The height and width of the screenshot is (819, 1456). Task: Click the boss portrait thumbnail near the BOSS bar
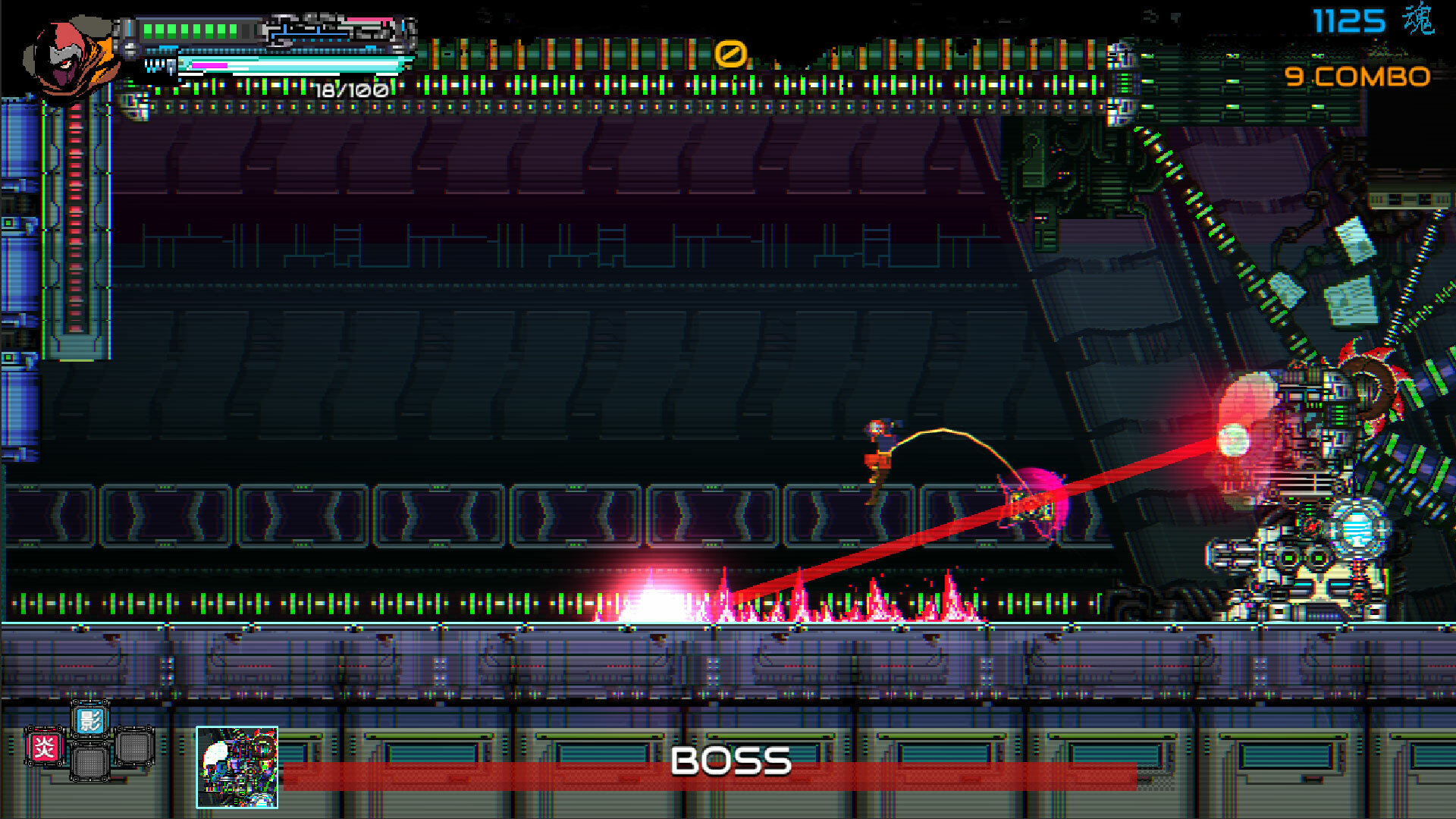pos(237,766)
